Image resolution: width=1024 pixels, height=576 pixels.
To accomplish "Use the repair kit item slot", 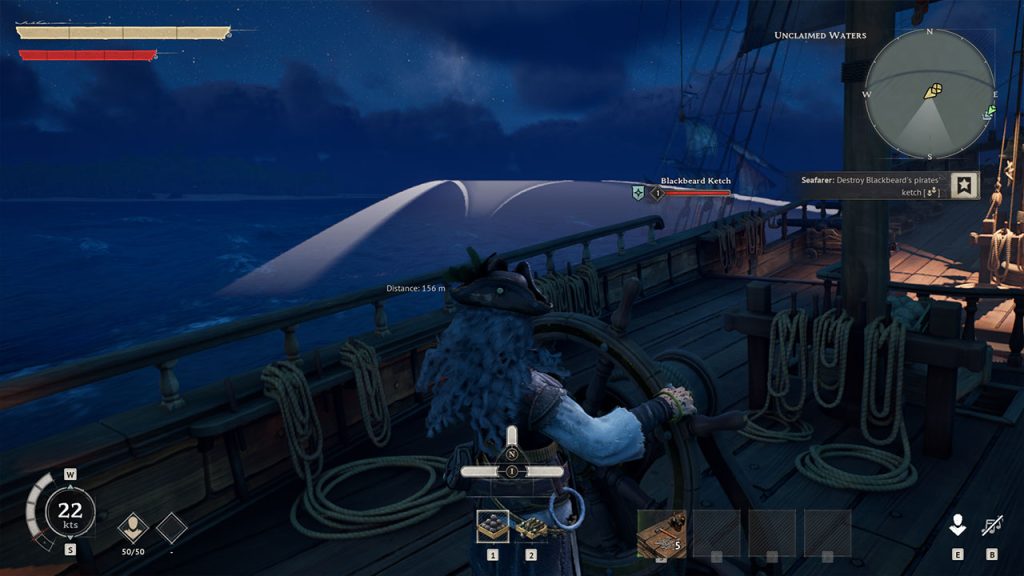I will pyautogui.click(x=661, y=531).
